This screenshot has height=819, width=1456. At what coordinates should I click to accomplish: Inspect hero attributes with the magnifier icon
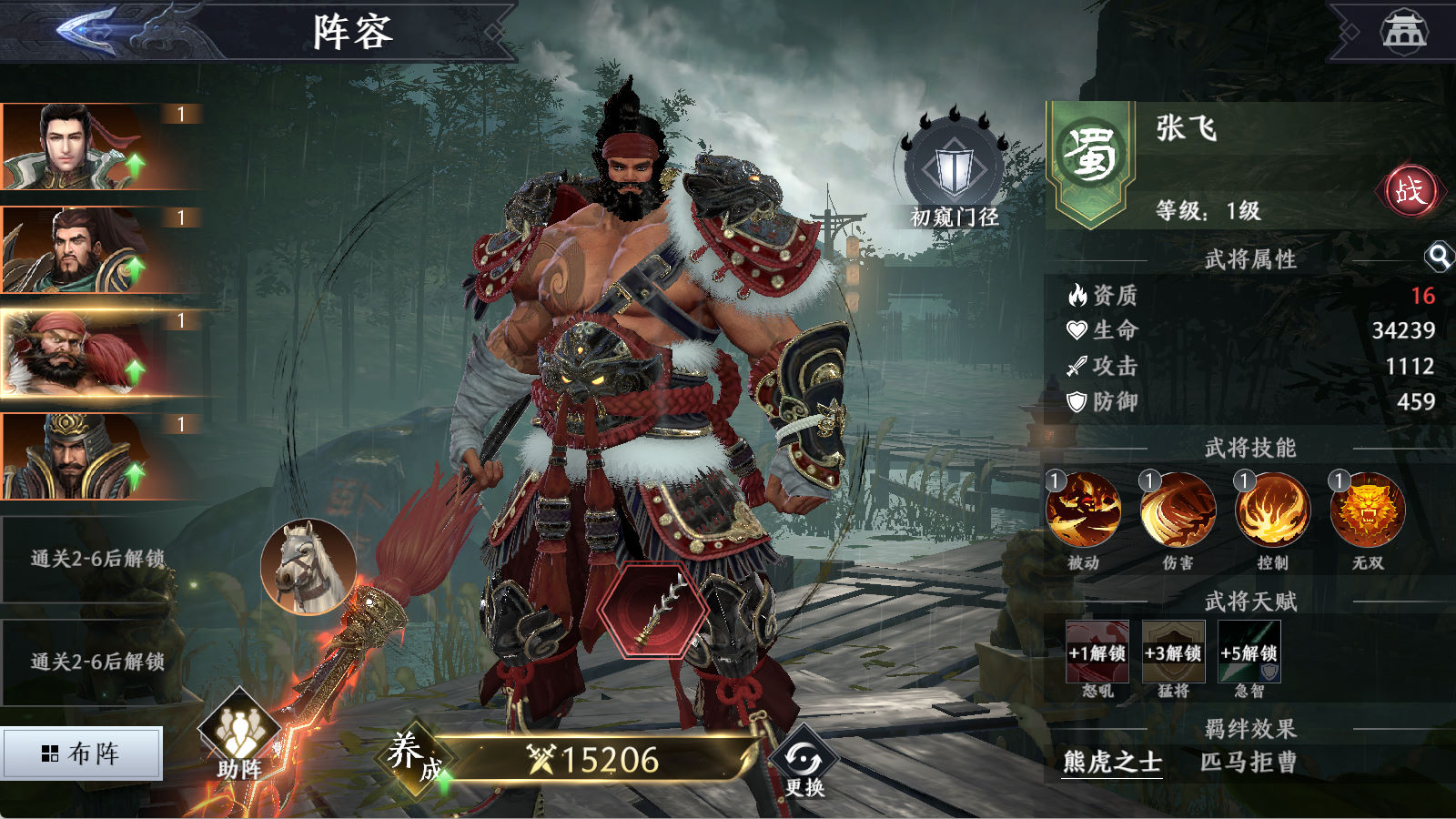1439,258
